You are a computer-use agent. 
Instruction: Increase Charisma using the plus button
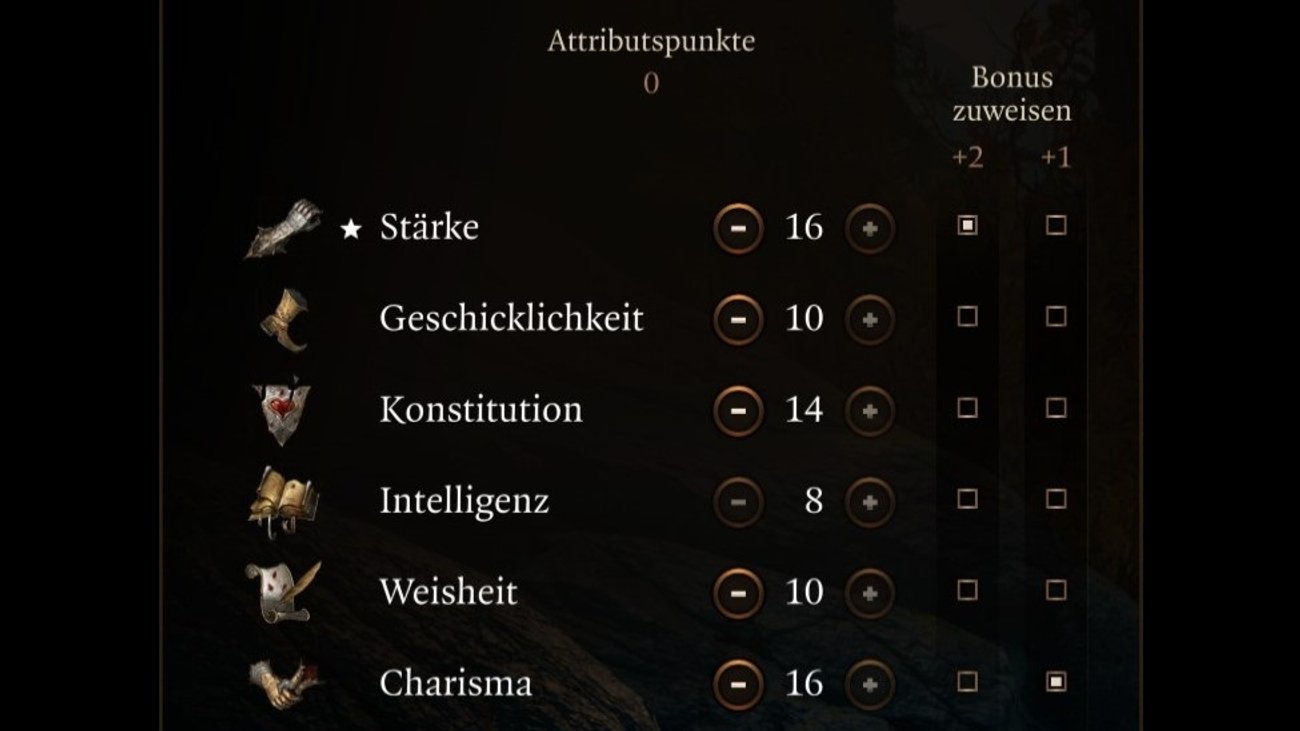click(x=870, y=684)
